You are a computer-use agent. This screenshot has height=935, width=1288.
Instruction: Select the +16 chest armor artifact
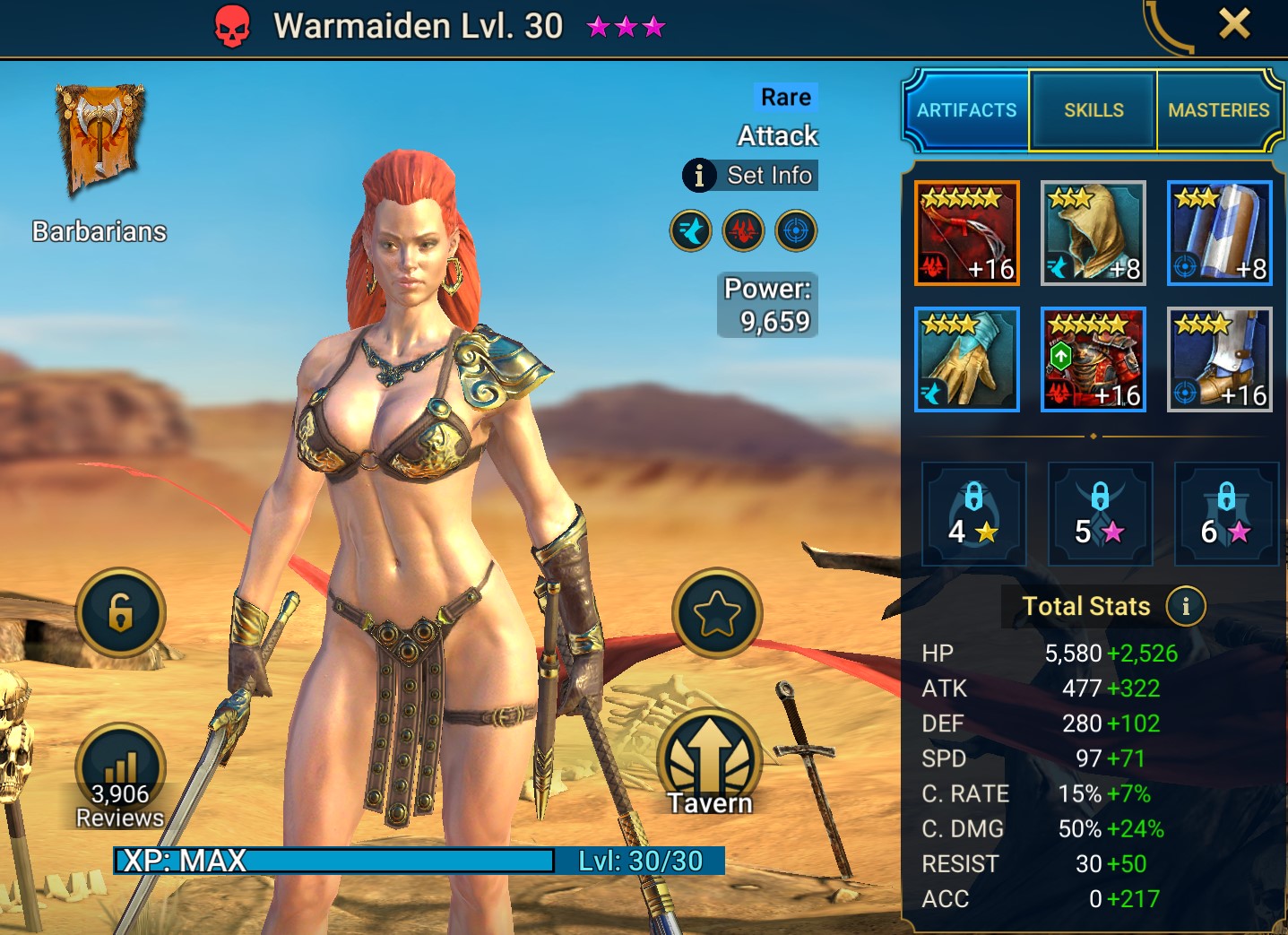[x=1093, y=359]
